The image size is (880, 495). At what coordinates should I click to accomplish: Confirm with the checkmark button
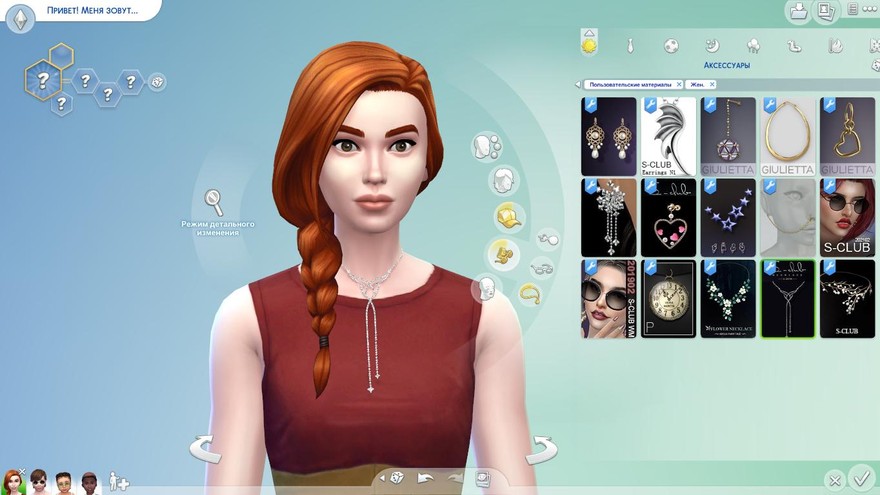point(860,477)
